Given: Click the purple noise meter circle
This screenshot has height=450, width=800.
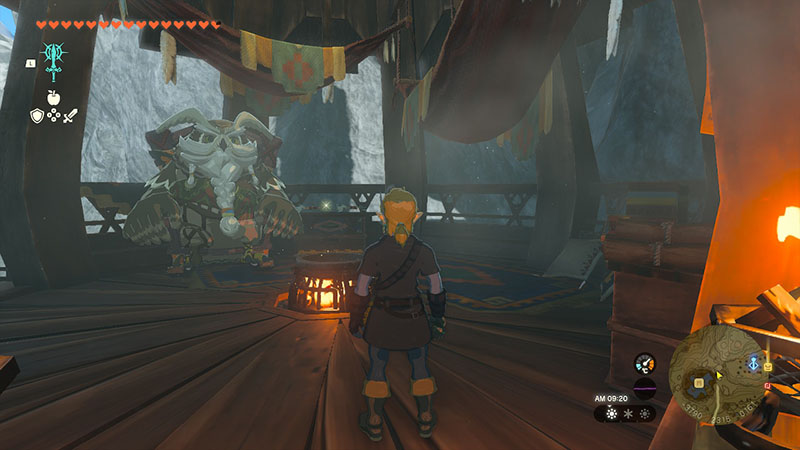Looking at the screenshot, I should tap(644, 389).
